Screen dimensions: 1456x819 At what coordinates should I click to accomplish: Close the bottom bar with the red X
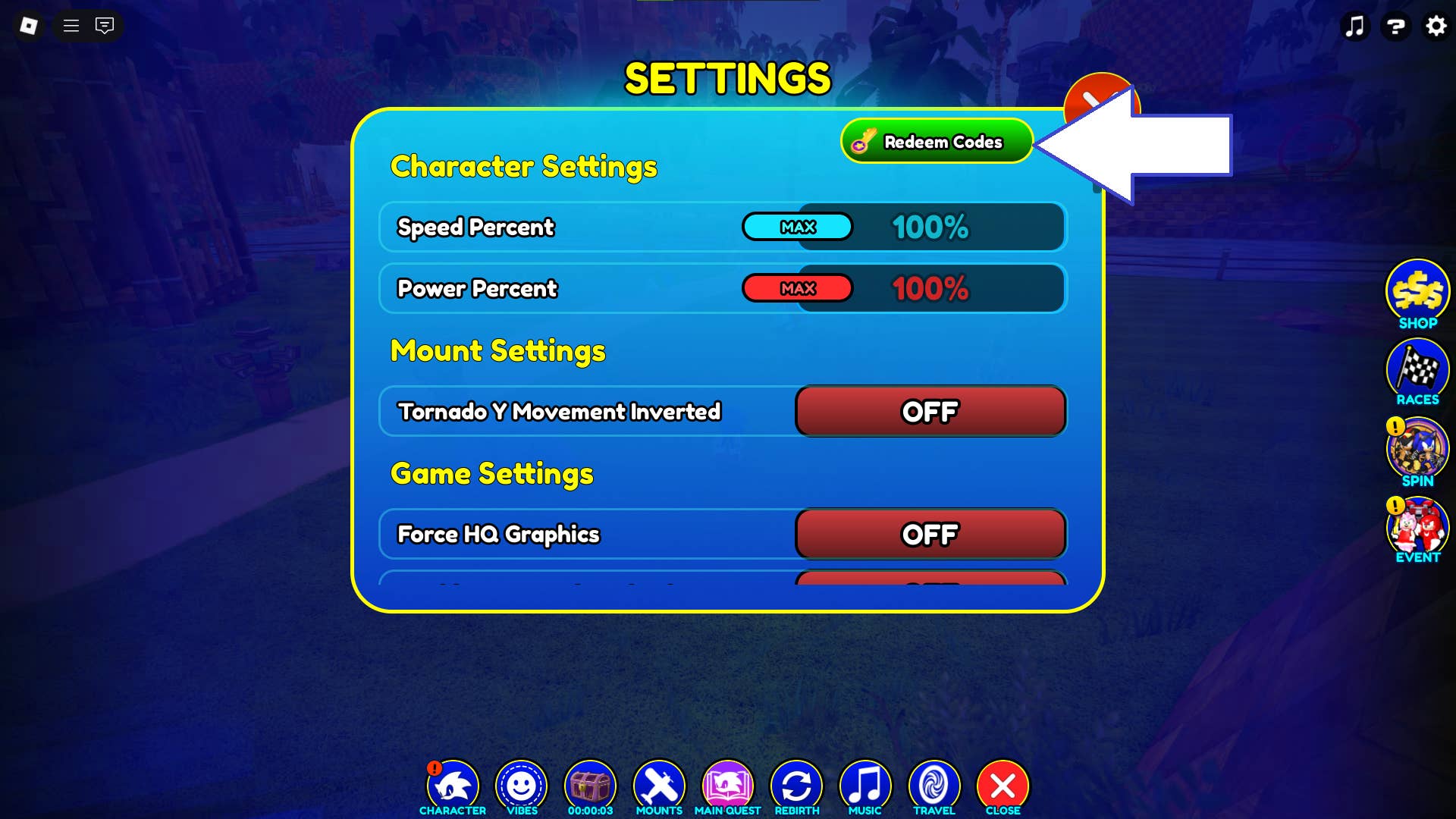click(x=1003, y=783)
